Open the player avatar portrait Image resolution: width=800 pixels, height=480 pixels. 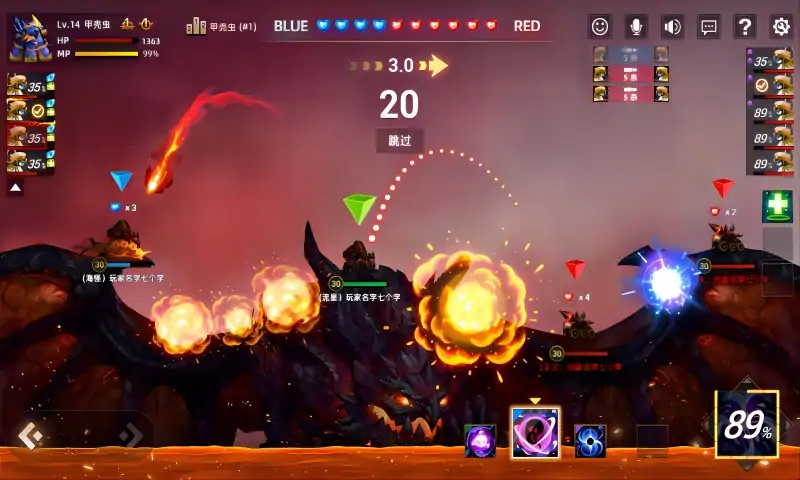30,38
